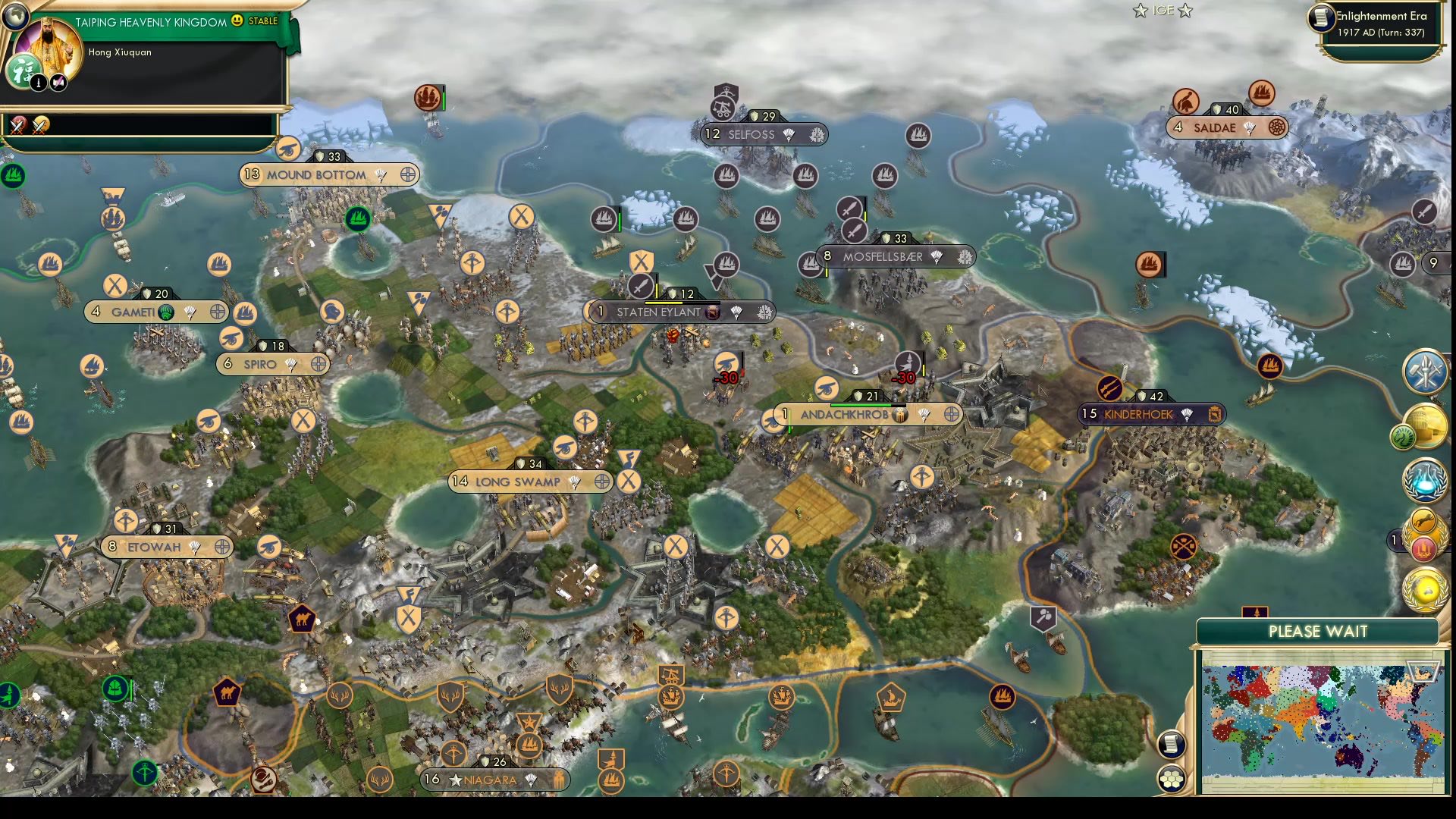Click the green horse resource icon
Viewport: 1456px width, 819px height.
[x=1403, y=436]
